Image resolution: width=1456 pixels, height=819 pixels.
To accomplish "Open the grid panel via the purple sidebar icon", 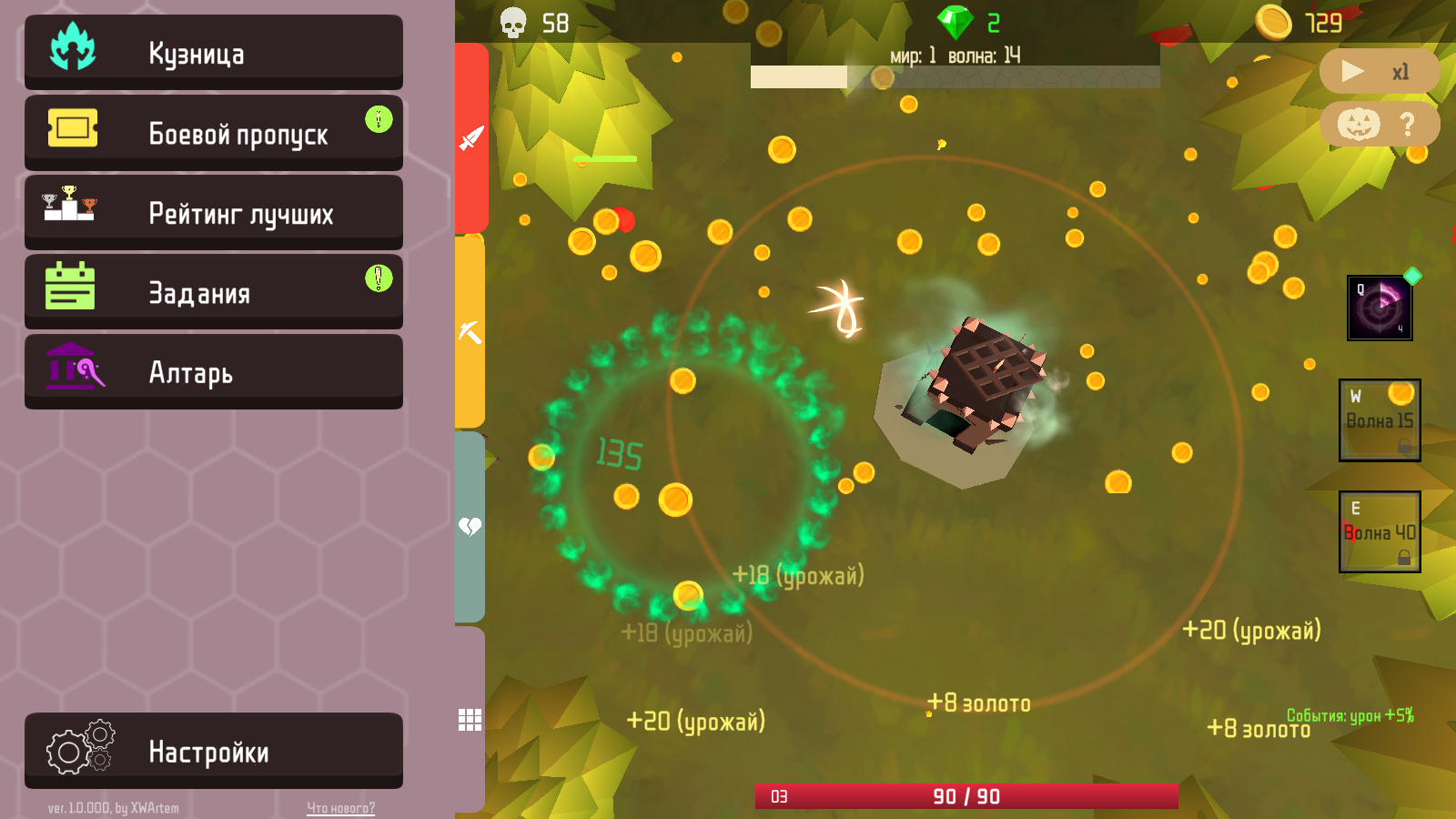I will pos(470,719).
